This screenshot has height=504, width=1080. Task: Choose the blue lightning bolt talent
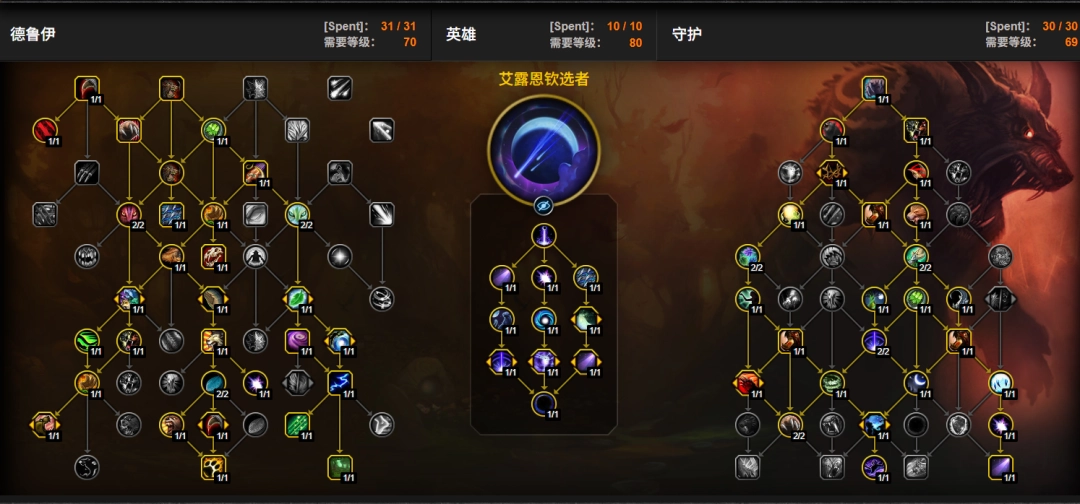[340, 382]
